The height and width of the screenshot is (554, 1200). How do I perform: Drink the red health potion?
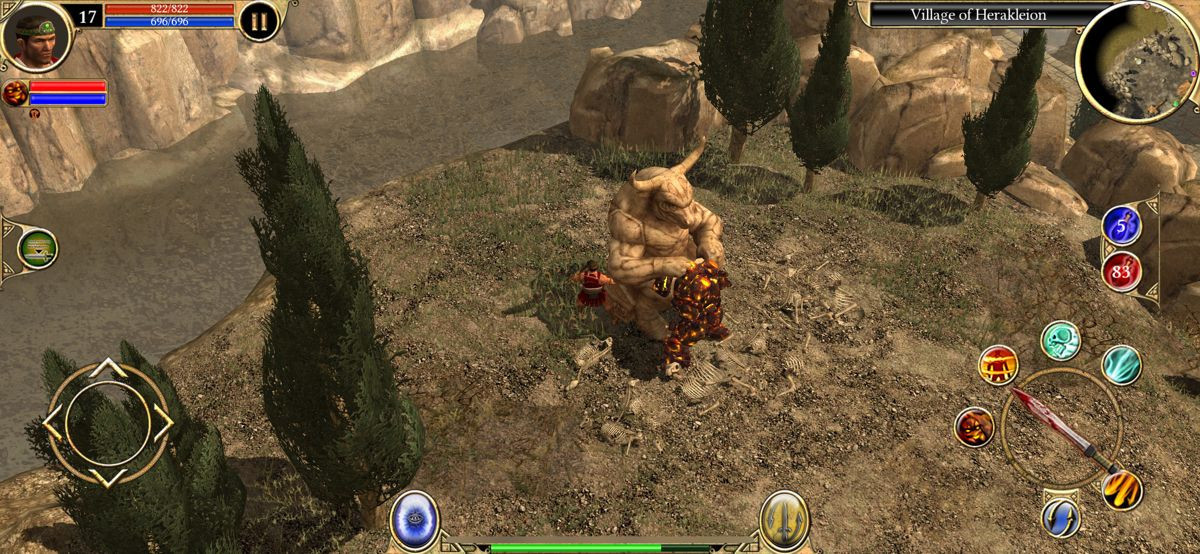(1121, 270)
